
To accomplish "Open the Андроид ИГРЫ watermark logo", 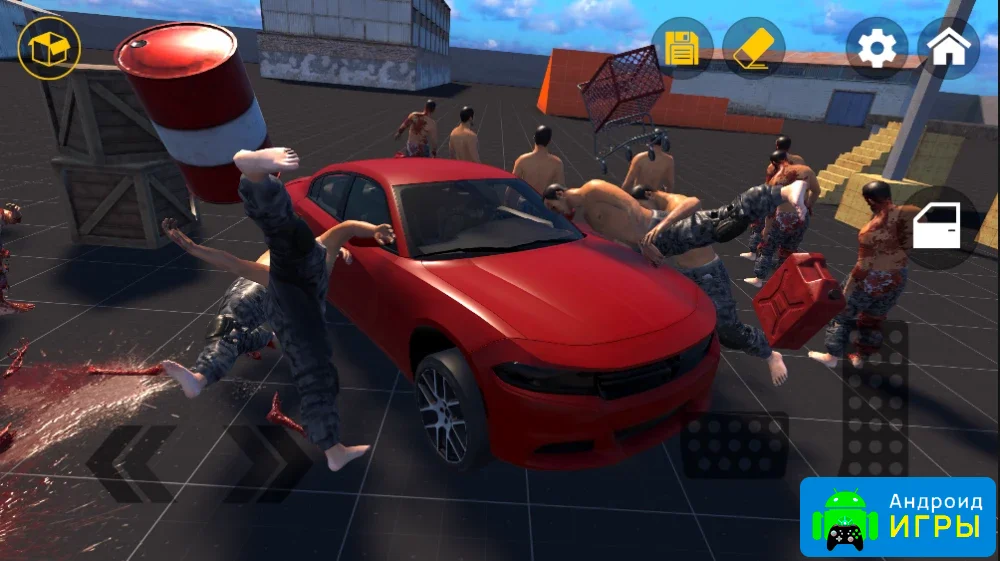I will pos(898,517).
